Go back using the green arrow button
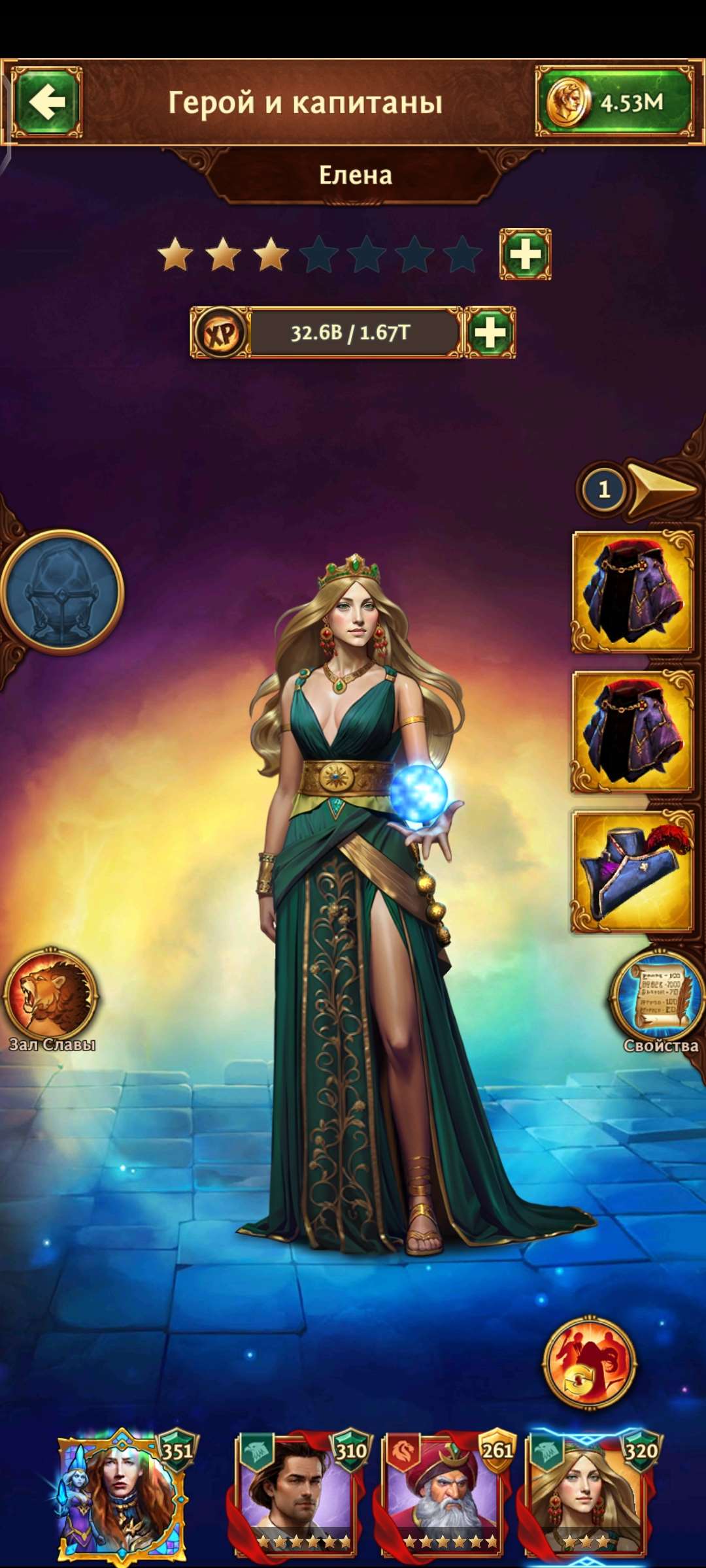Viewport: 706px width, 1568px height. pyautogui.click(x=47, y=102)
